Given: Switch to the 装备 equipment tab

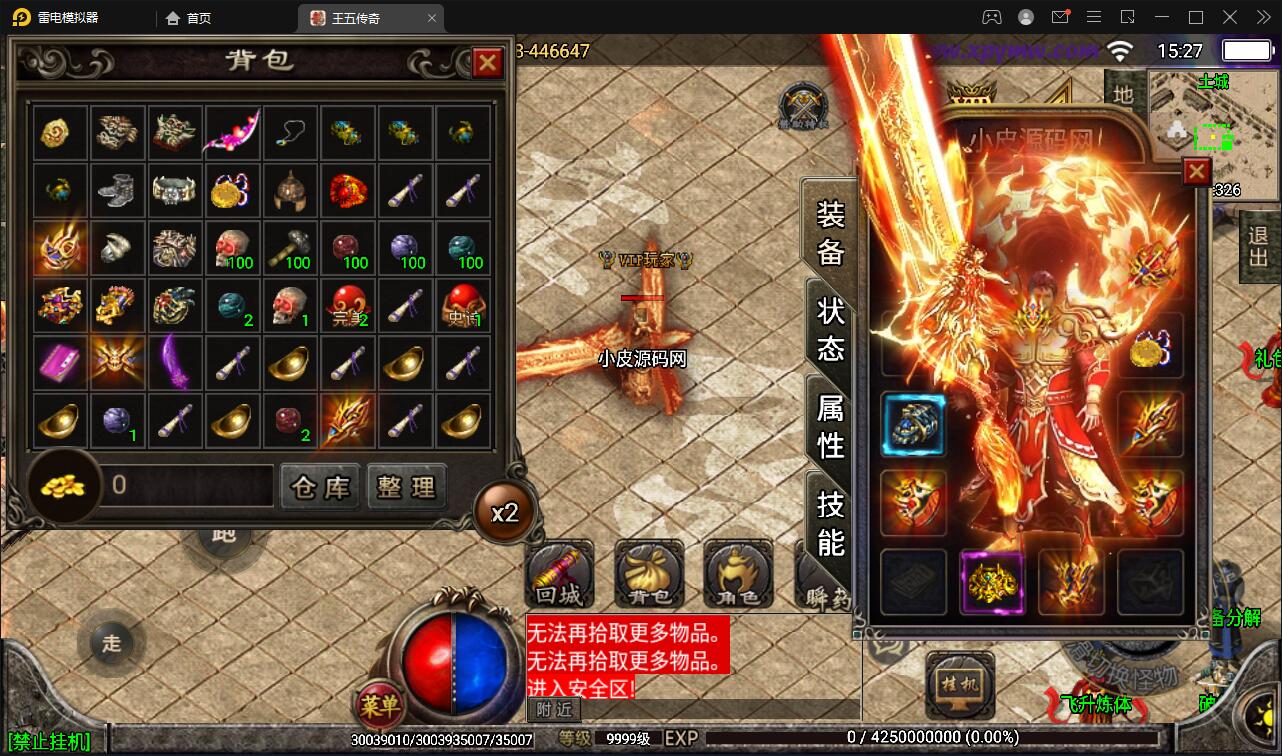Looking at the screenshot, I should pos(831,232).
